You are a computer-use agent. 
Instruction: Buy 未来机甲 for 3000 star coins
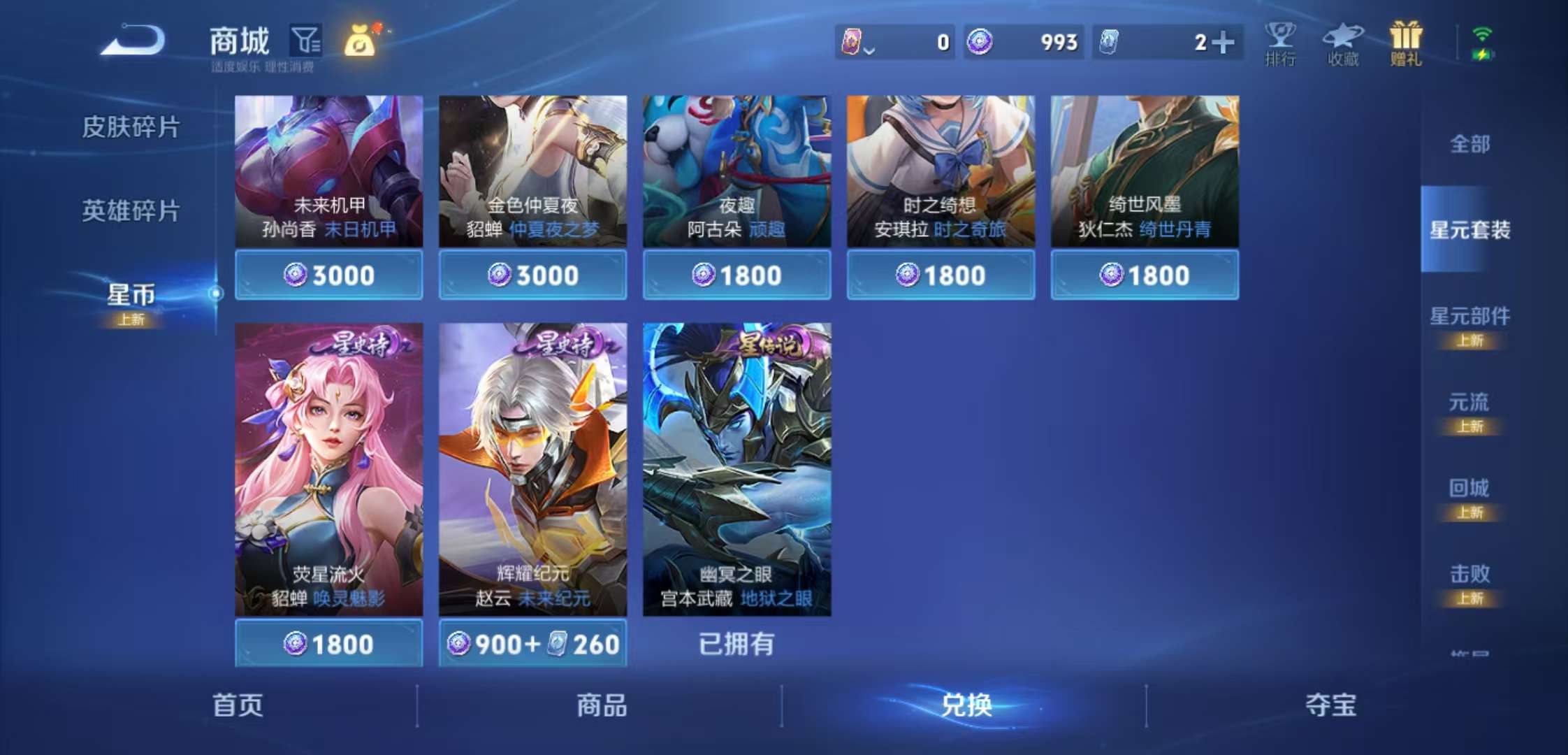pyautogui.click(x=328, y=275)
